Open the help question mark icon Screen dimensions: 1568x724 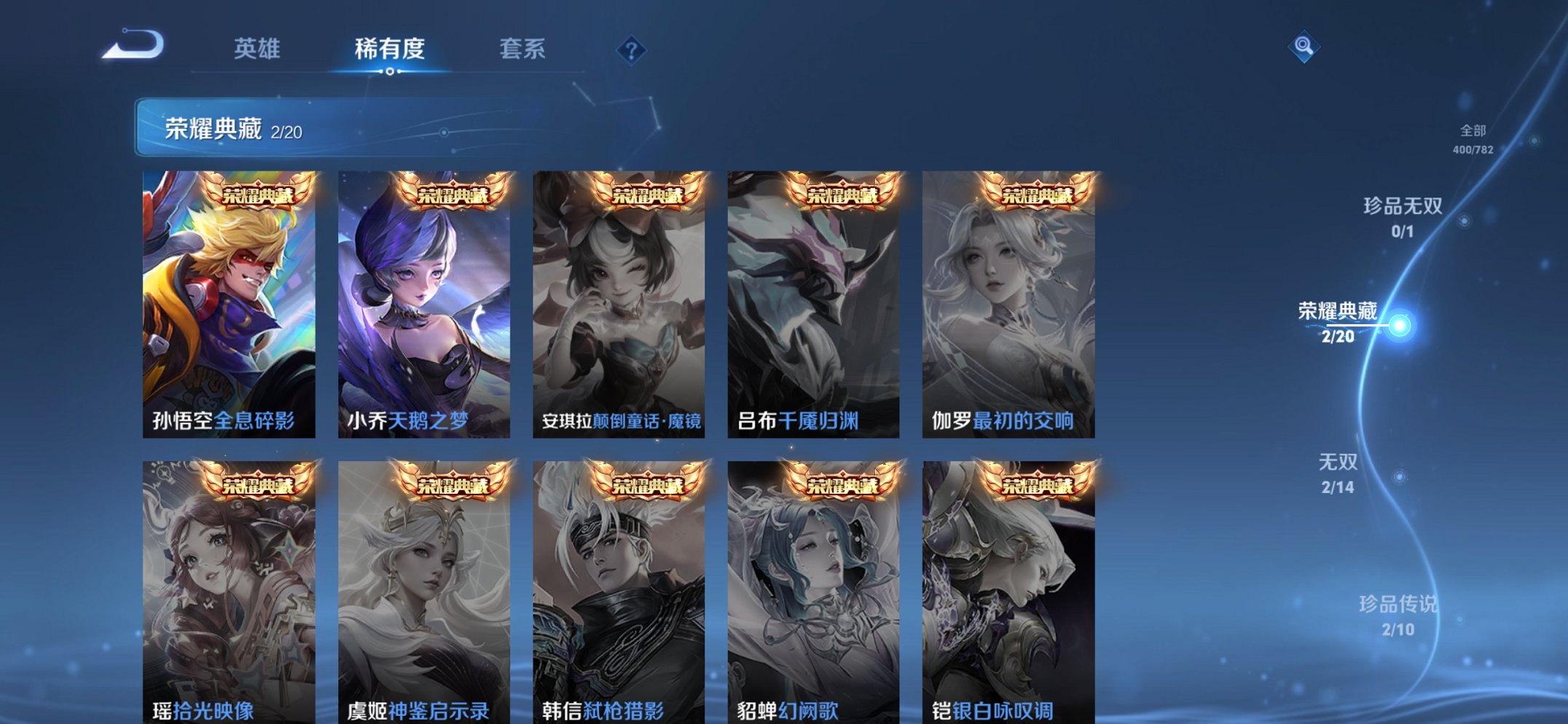[x=632, y=50]
